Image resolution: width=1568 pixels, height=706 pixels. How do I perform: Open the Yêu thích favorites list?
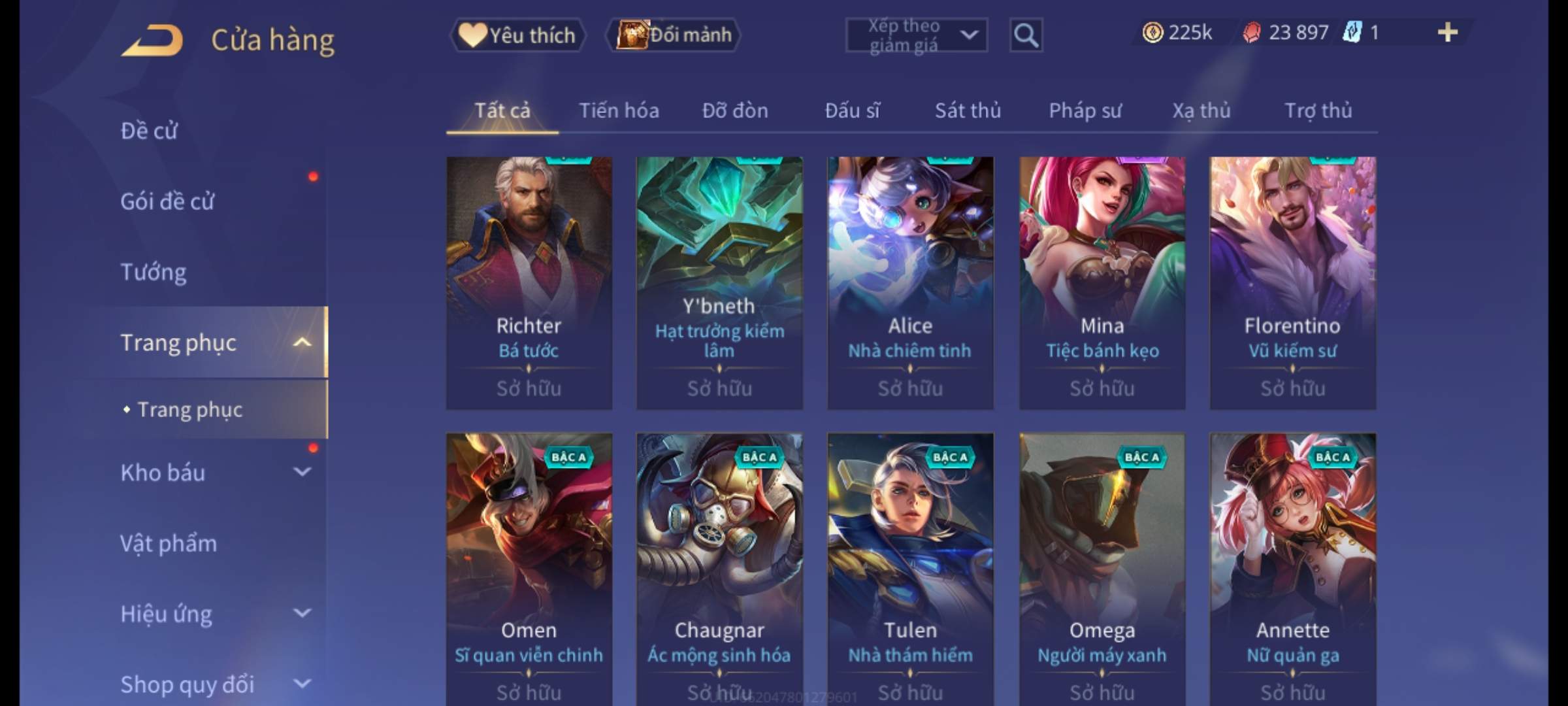click(x=517, y=35)
